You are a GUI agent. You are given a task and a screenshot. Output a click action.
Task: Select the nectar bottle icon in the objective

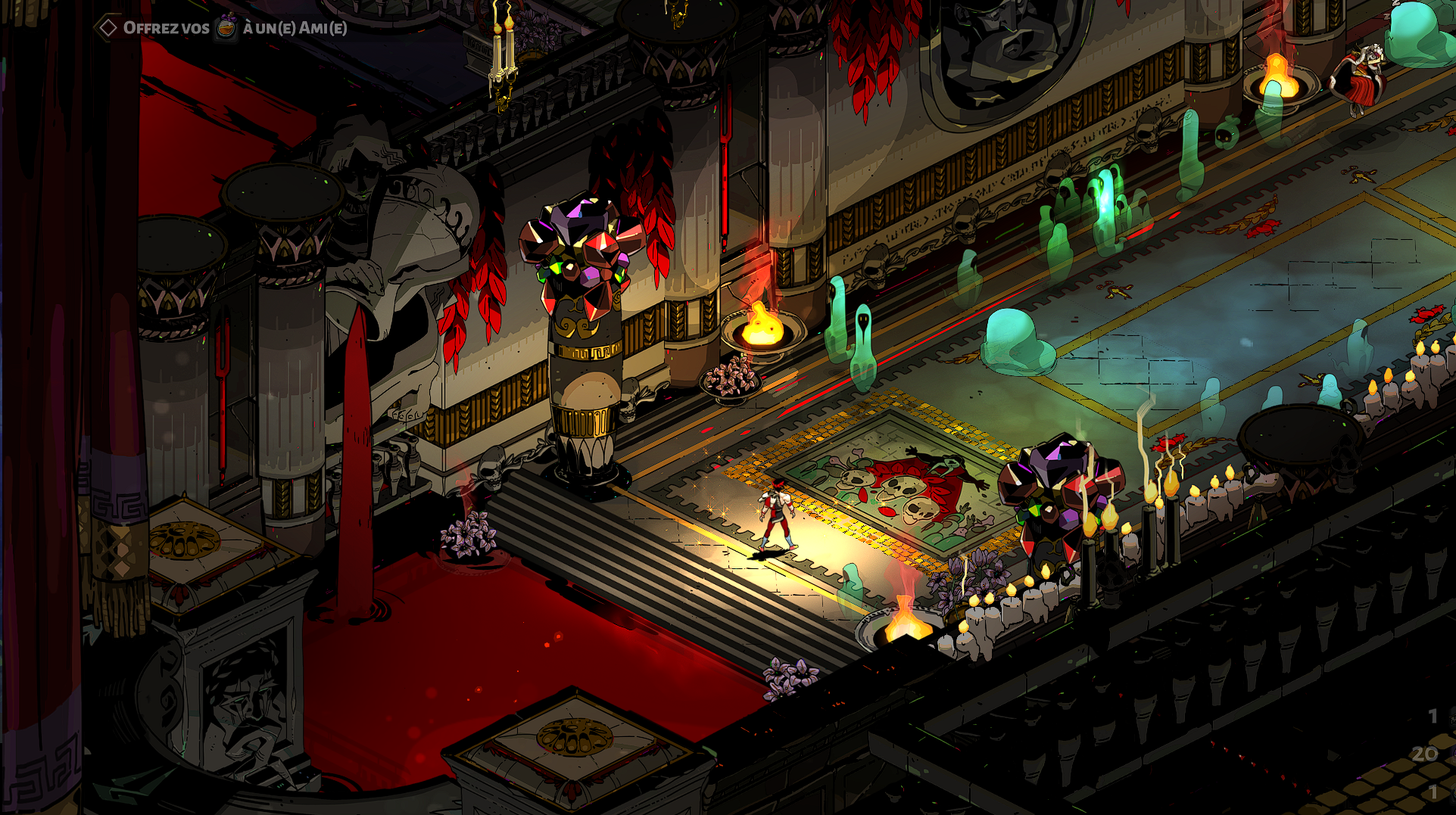(x=226, y=28)
